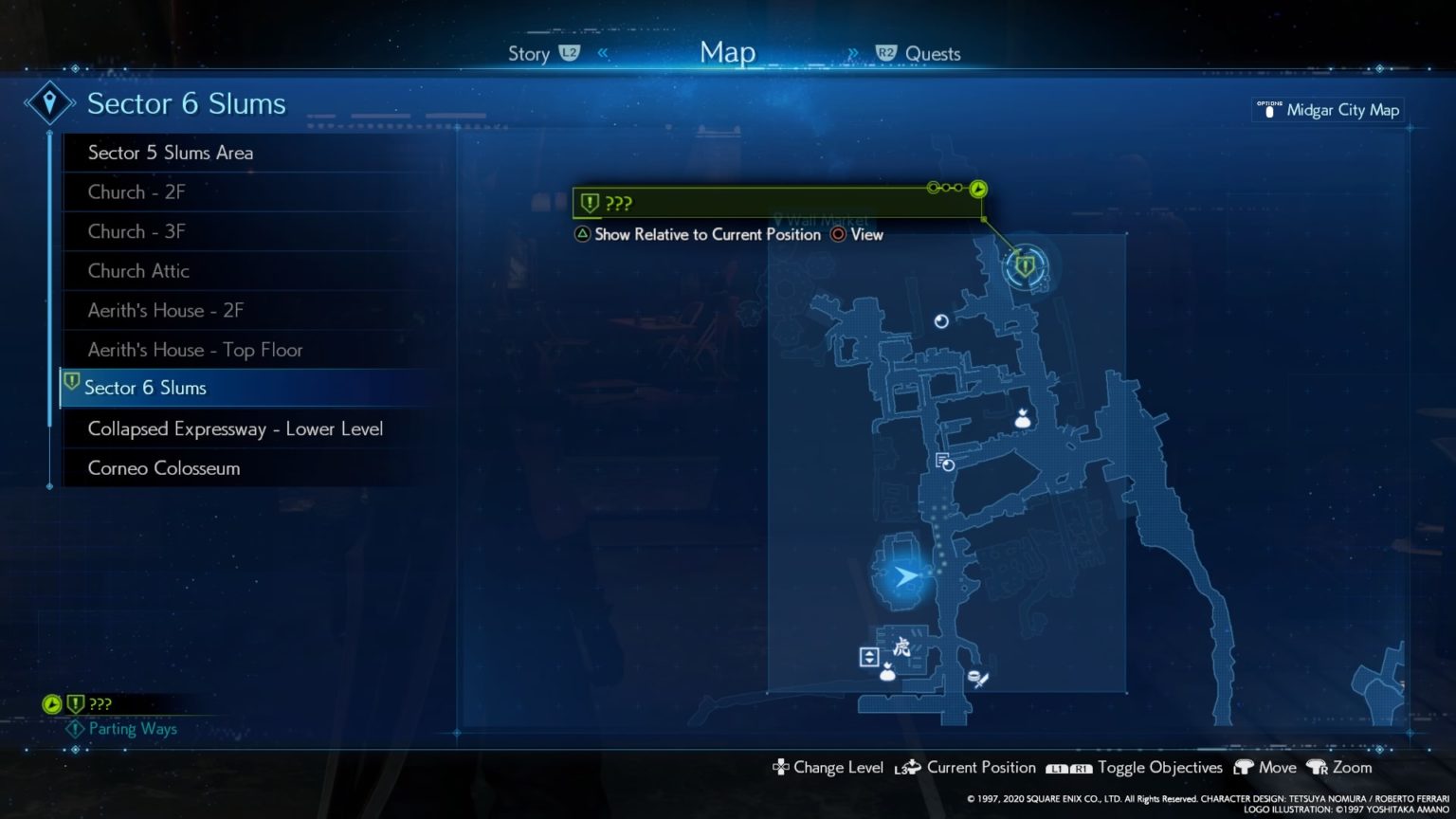Select the objective marker near Wall Market

click(1024, 266)
